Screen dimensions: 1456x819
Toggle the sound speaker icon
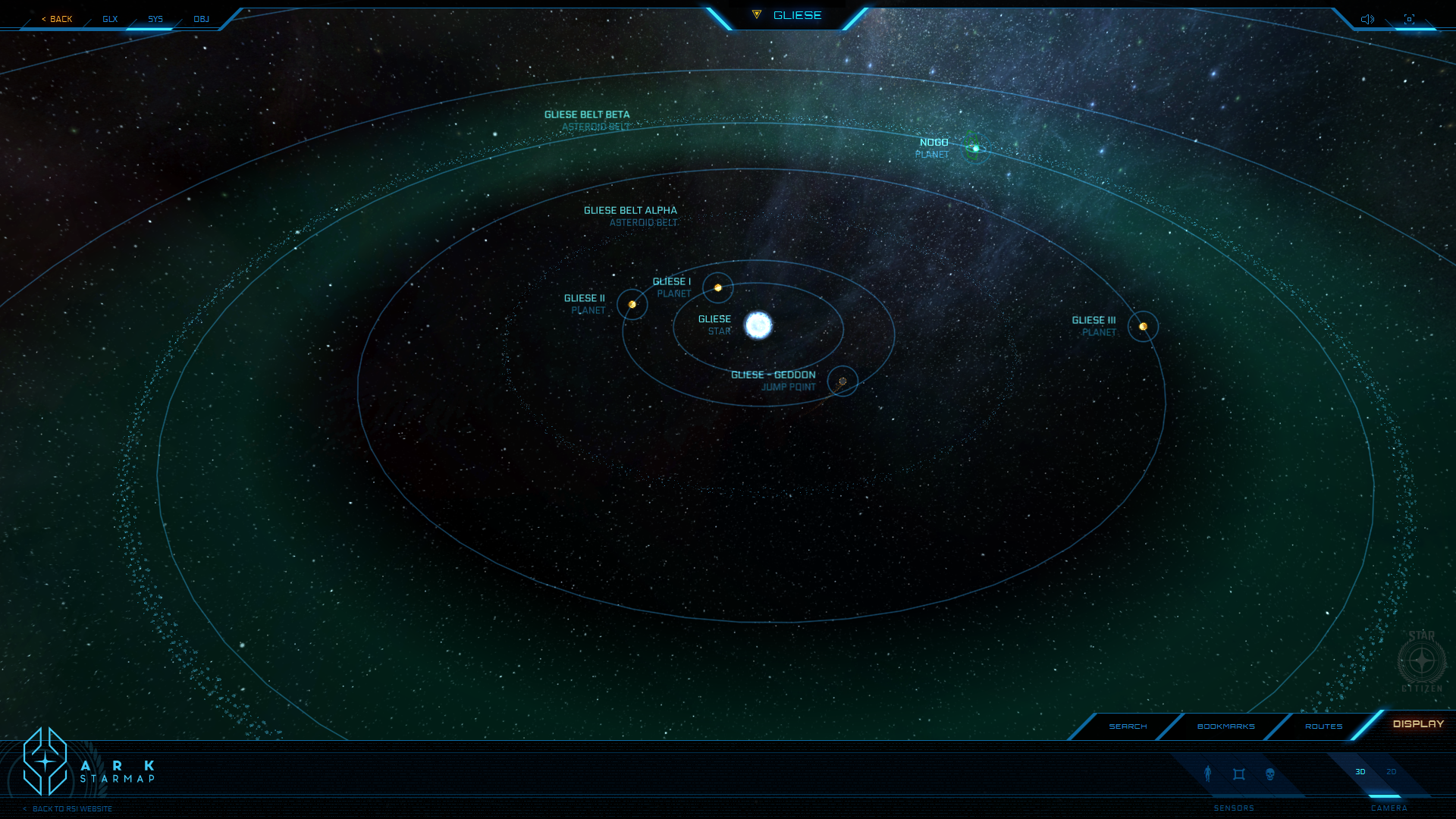(x=1367, y=19)
